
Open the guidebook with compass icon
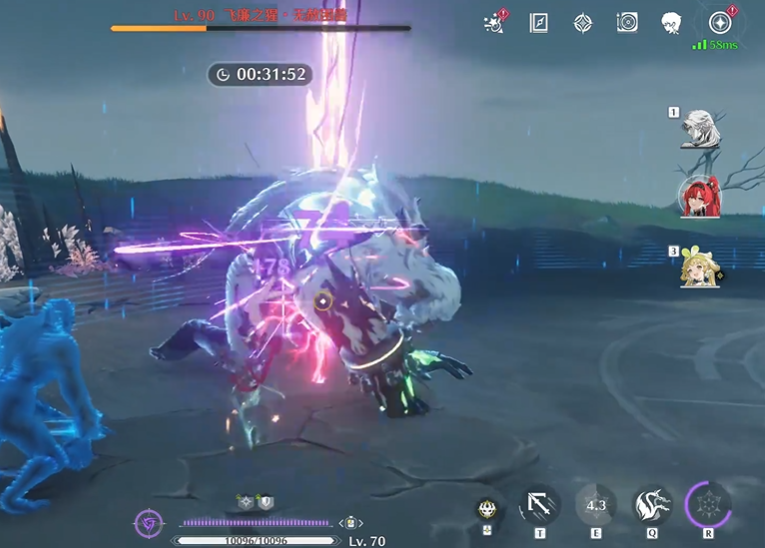[538, 23]
